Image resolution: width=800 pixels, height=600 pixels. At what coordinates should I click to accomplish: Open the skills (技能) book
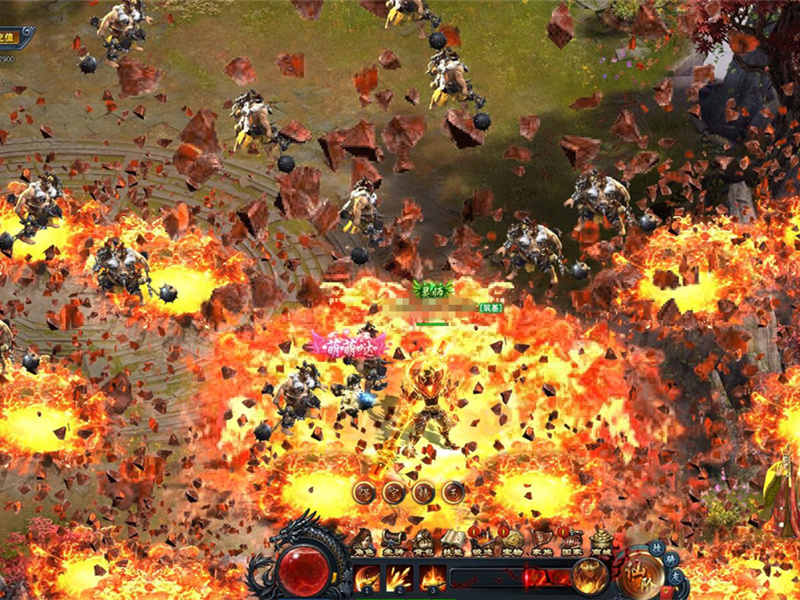(452, 541)
